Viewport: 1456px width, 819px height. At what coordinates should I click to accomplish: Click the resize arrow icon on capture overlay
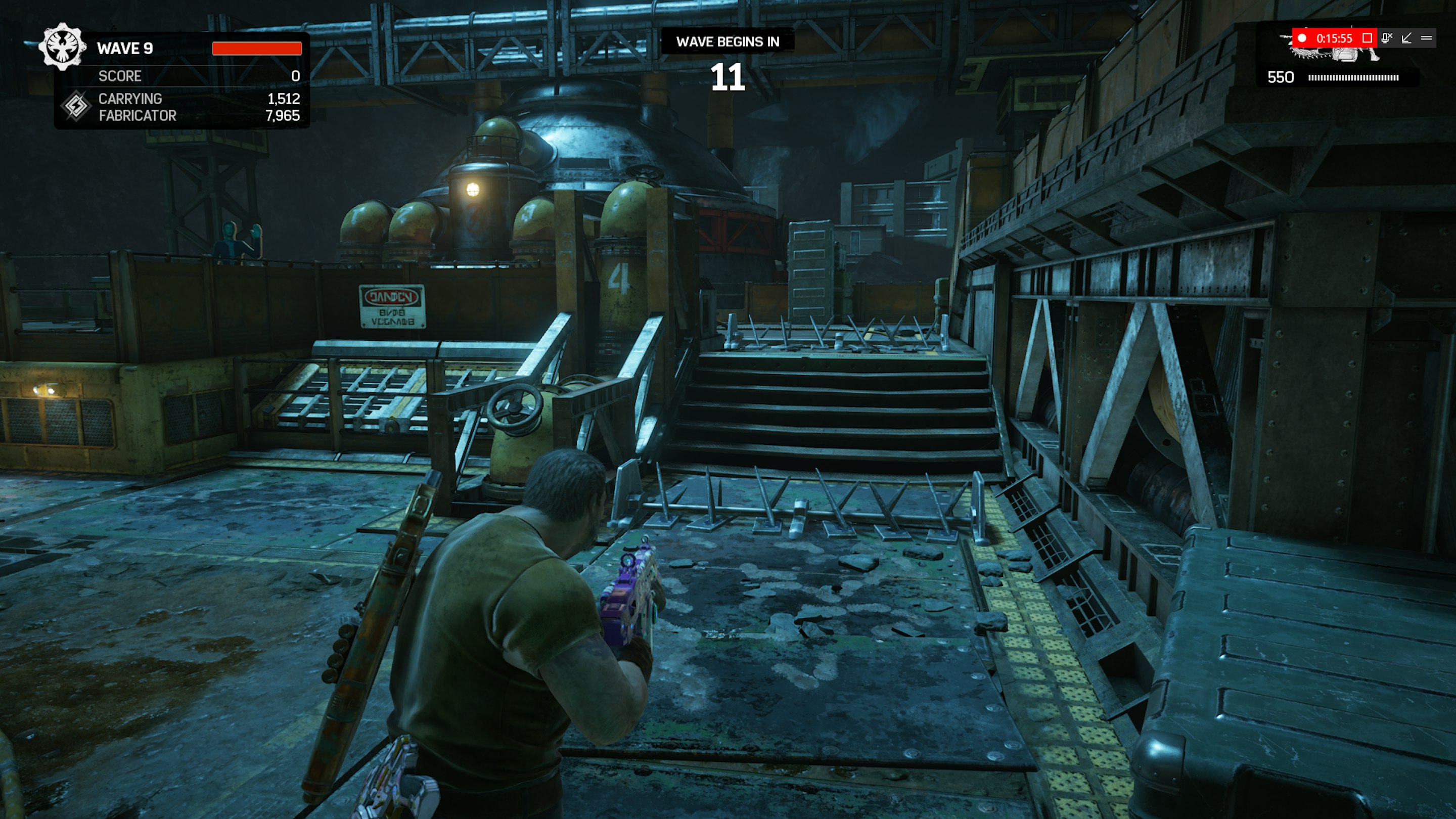[1407, 39]
